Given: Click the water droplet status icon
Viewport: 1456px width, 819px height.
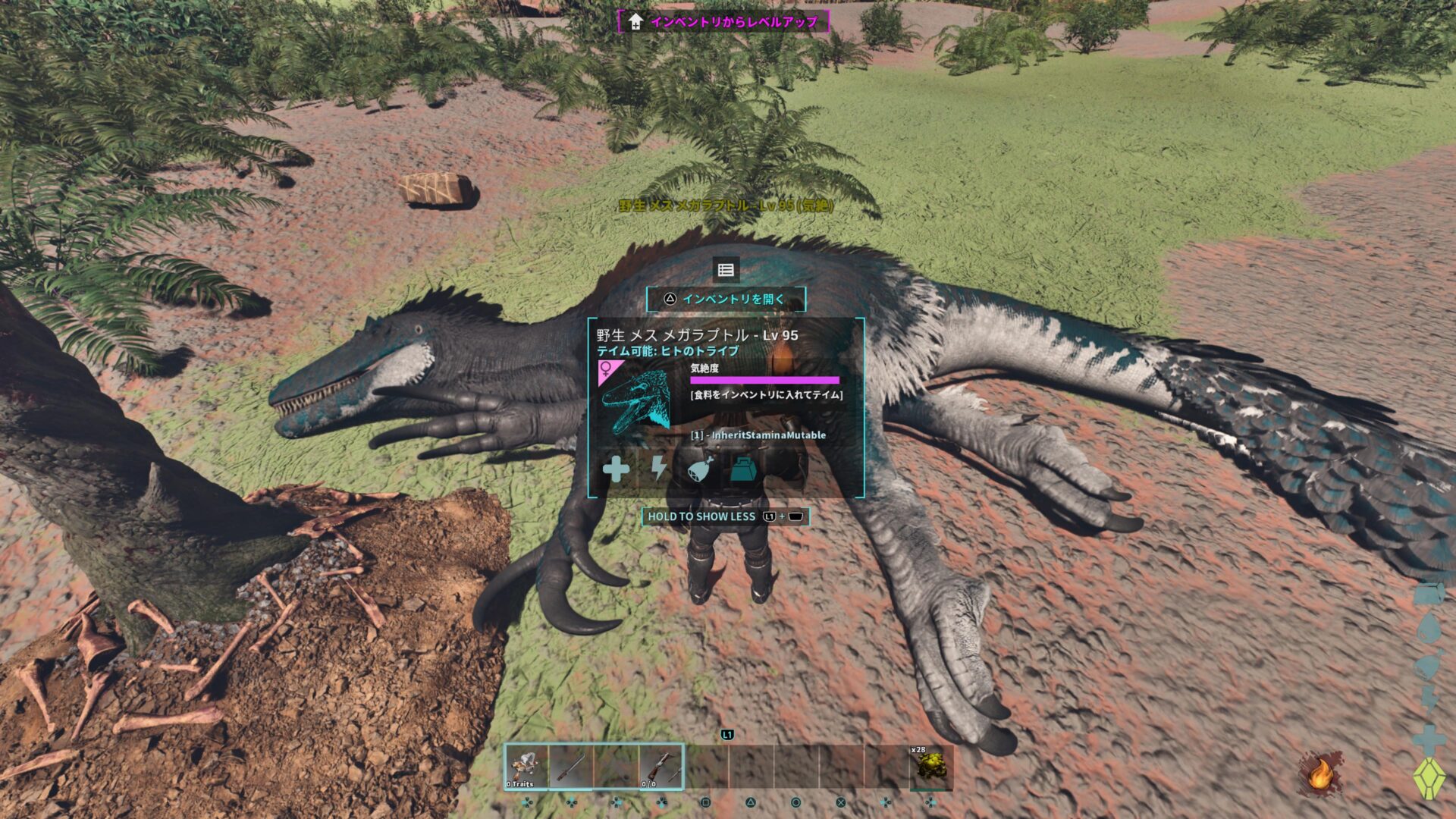Looking at the screenshot, I should (1429, 629).
